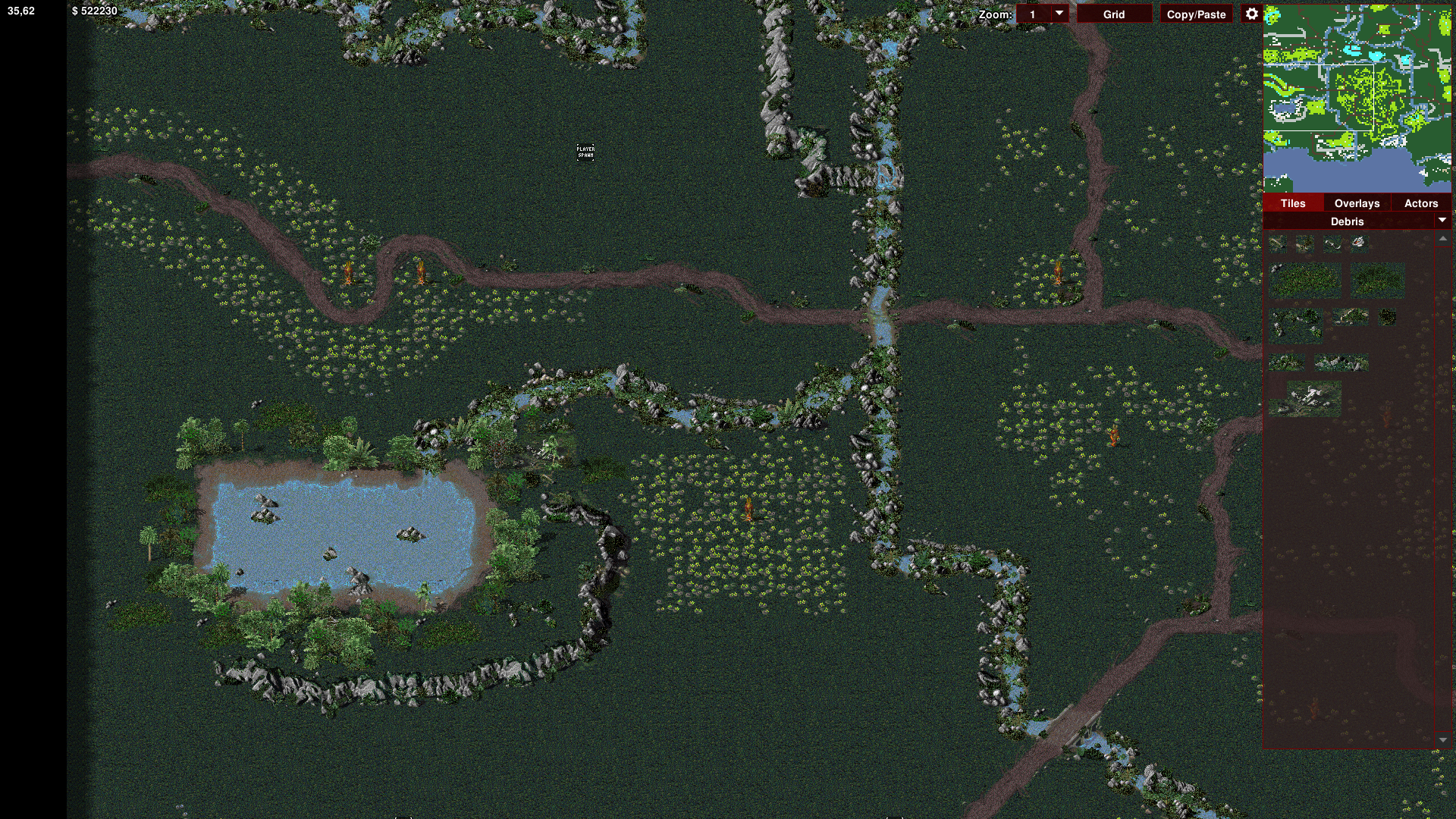This screenshot has width=1456, height=819.
Task: Open the gear settings menu
Action: [1251, 14]
